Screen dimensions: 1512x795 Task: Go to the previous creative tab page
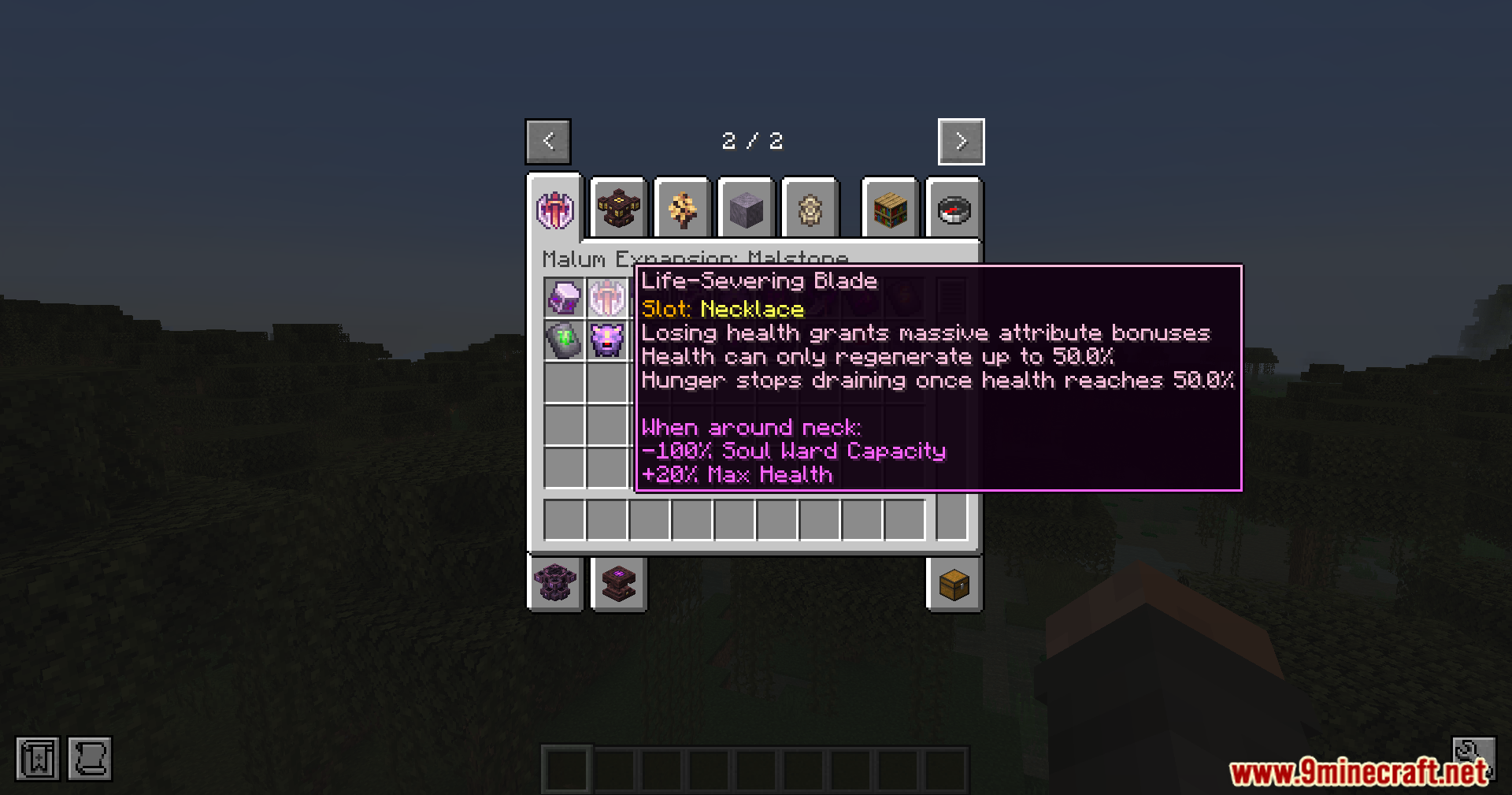pos(548,142)
